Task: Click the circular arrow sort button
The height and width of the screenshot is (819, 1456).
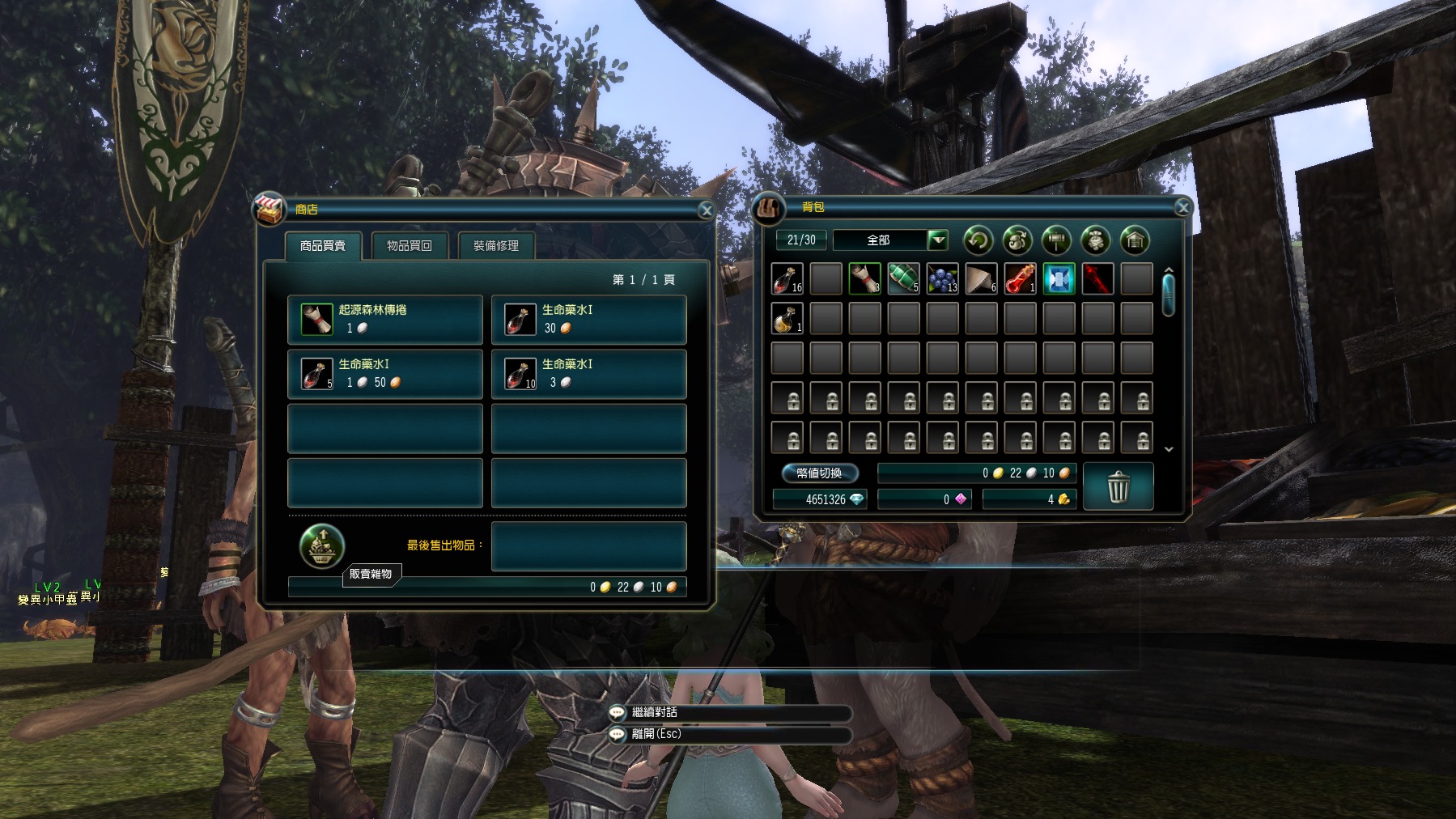Action: 978,240
